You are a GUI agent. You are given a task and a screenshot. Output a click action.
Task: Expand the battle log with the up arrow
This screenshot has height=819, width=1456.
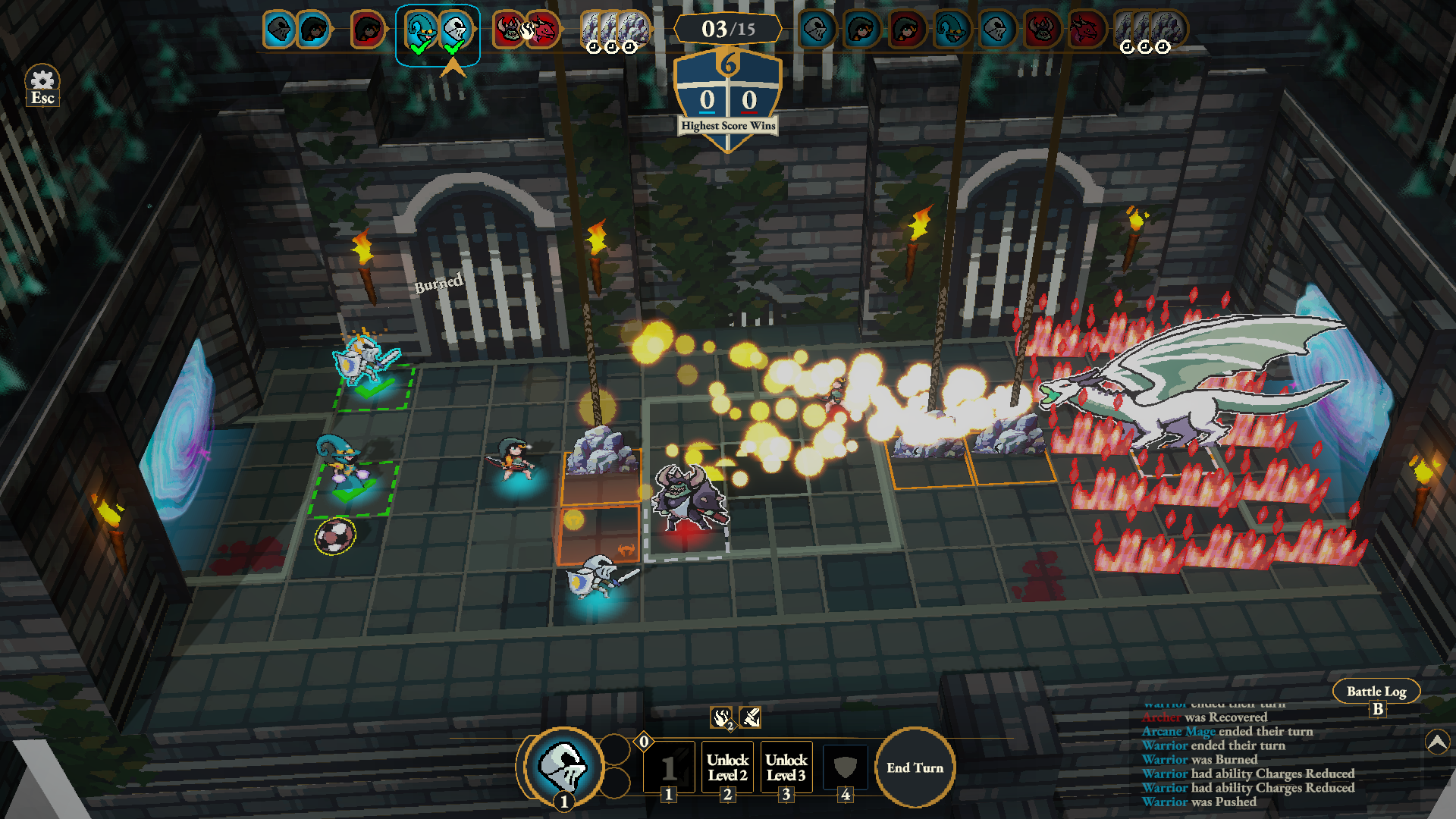(1437, 742)
